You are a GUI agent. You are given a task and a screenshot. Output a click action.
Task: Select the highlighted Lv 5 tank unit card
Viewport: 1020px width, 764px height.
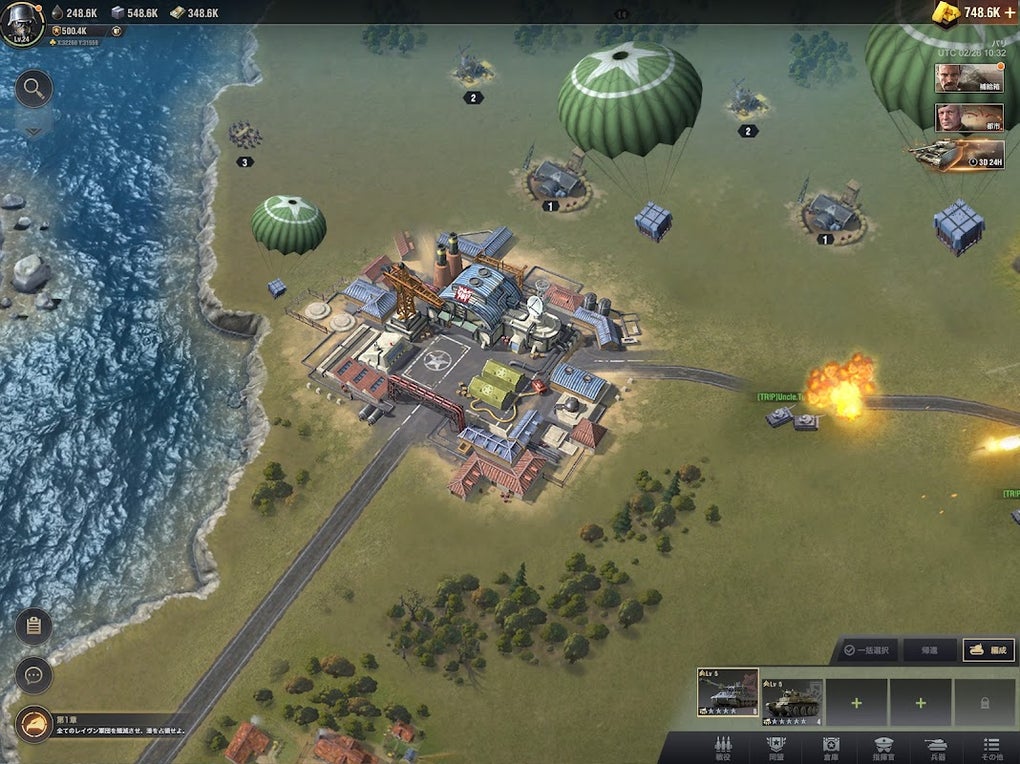click(727, 693)
